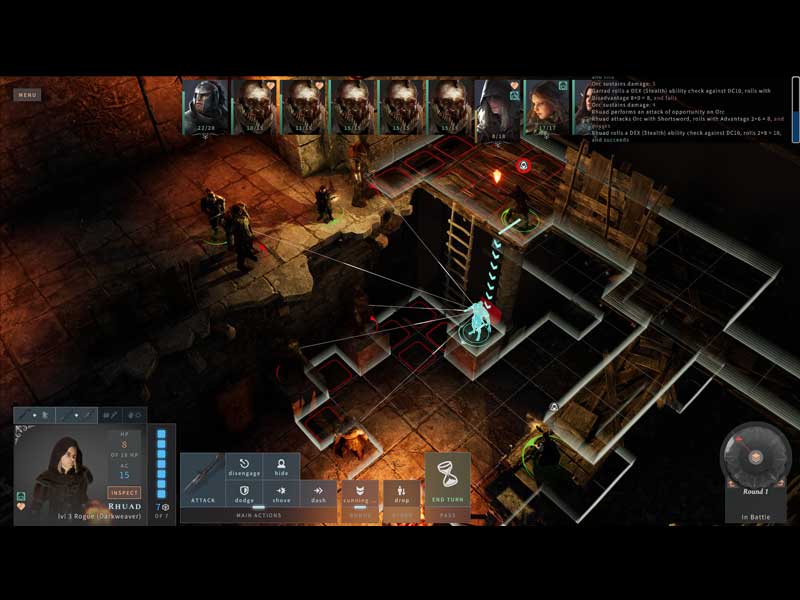Open the game Menu
This screenshot has width=800, height=600.
pos(27,95)
